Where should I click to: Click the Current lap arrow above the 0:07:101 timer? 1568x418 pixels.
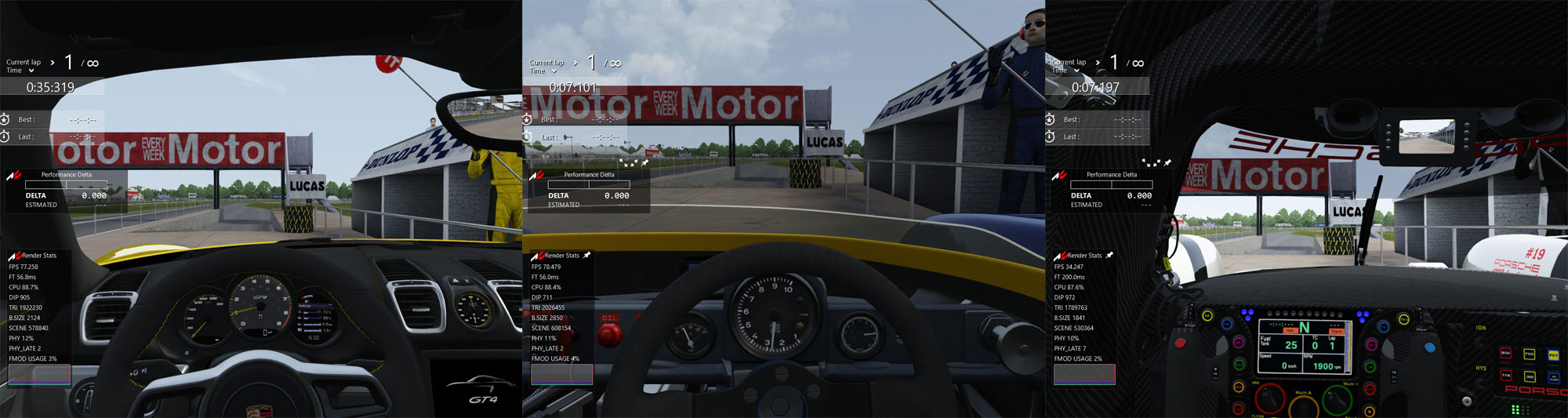pyautogui.click(x=575, y=63)
